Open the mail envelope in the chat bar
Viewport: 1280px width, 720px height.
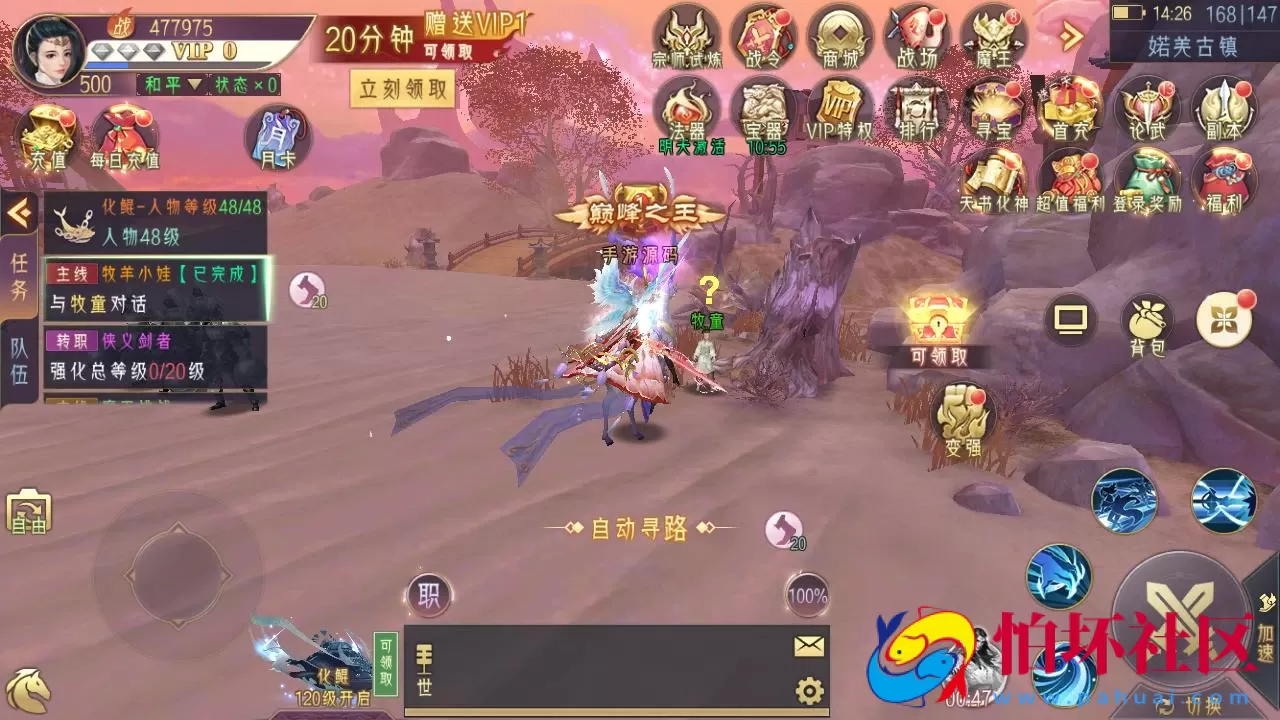(x=806, y=648)
